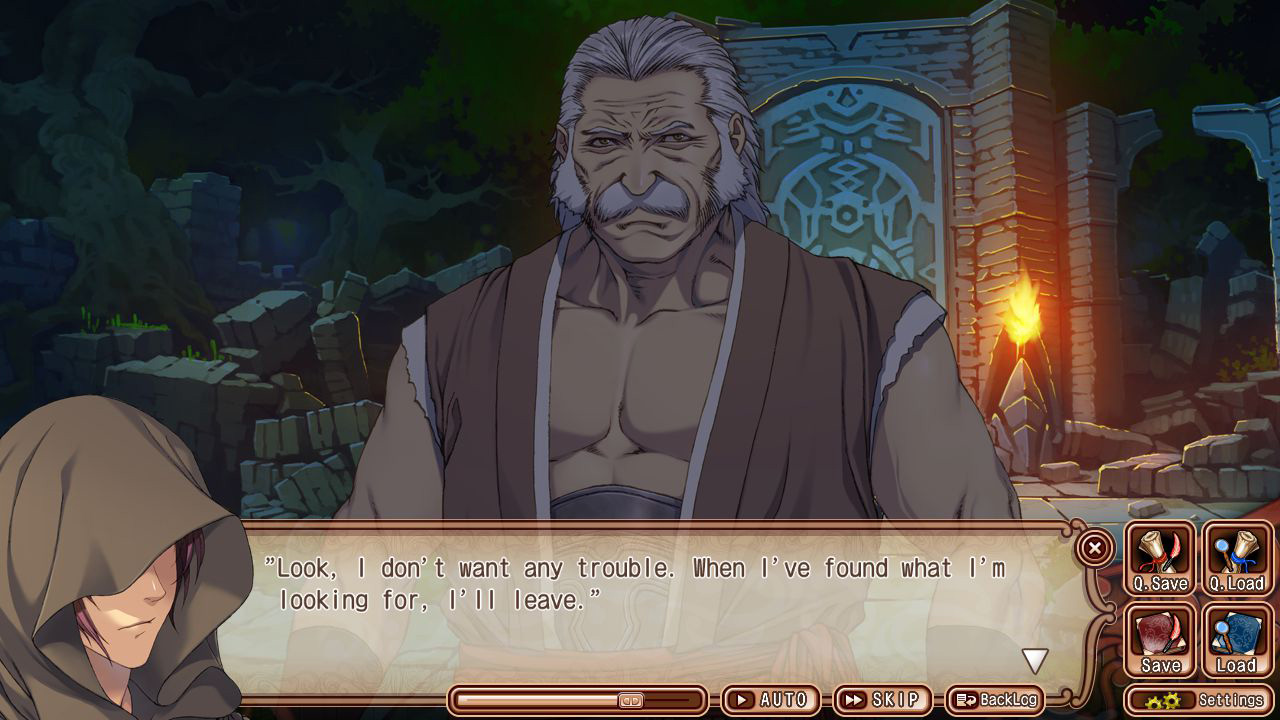Toggle AUTO text advance
The width and height of the screenshot is (1280, 720).
point(770,700)
